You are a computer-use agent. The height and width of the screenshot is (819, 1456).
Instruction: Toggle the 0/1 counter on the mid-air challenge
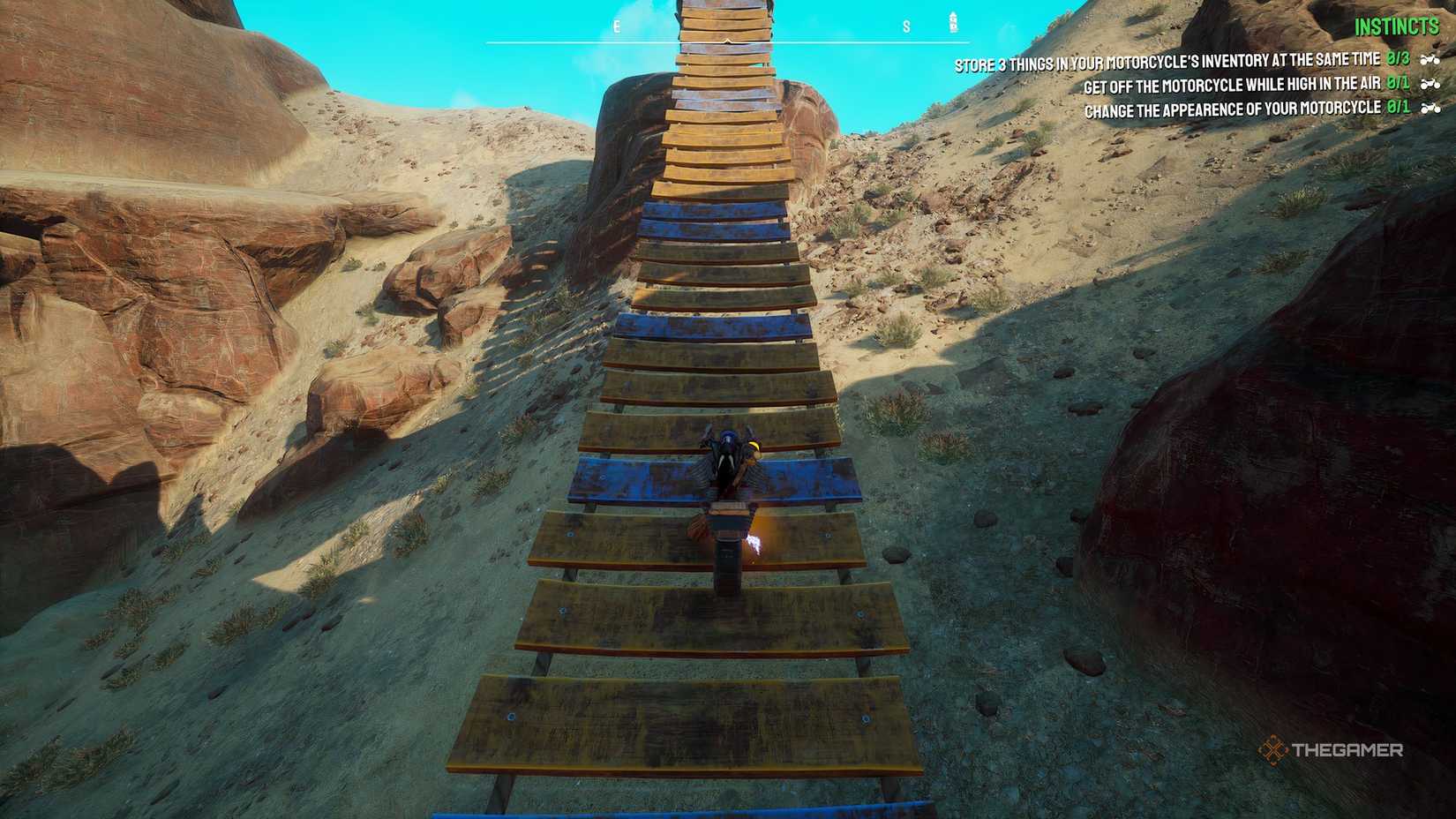tap(1397, 84)
